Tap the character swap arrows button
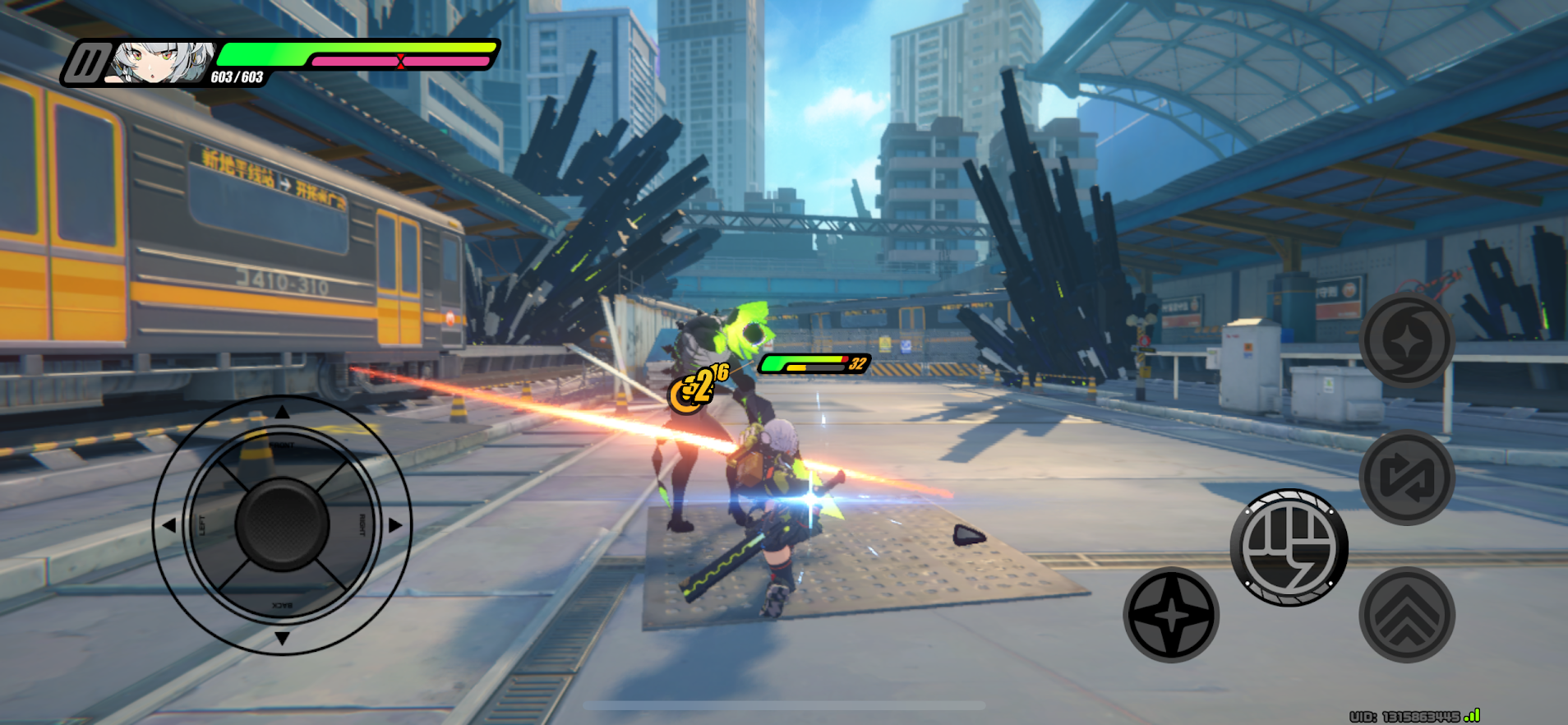This screenshot has height=725, width=1568. pyautogui.click(x=1406, y=478)
